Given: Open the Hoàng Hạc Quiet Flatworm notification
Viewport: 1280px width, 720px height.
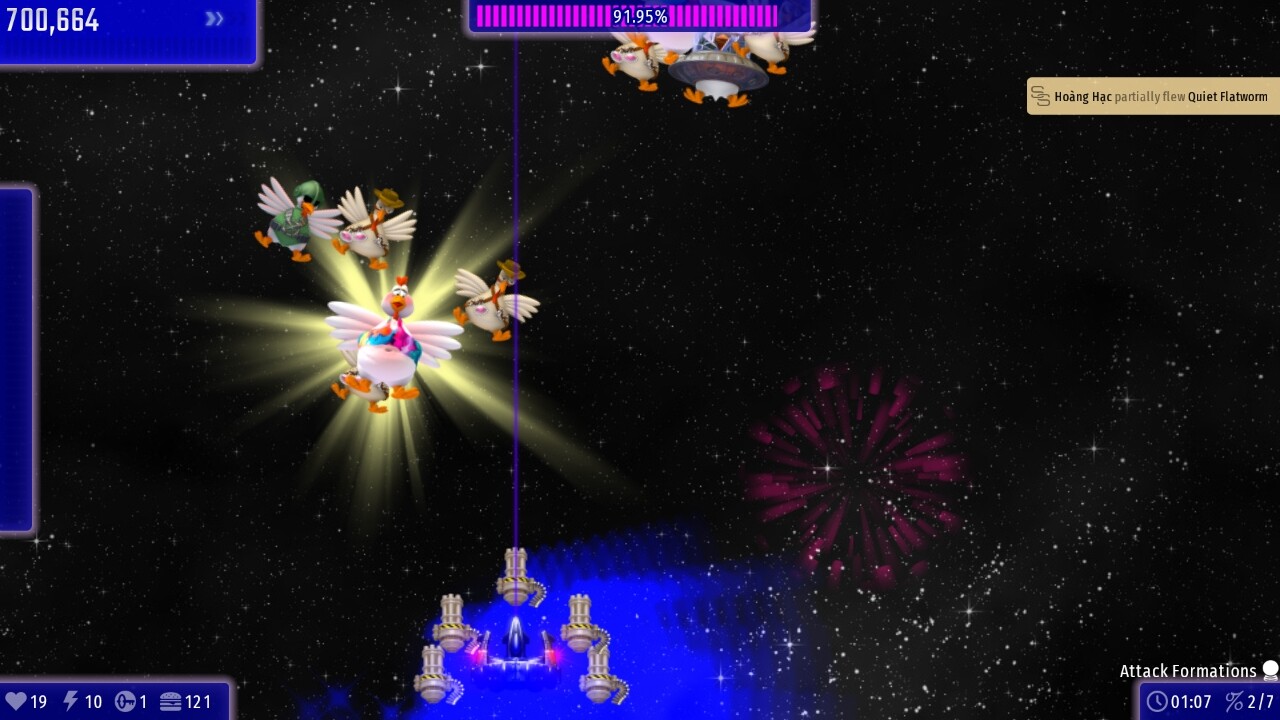Looking at the screenshot, I should pos(1153,97).
